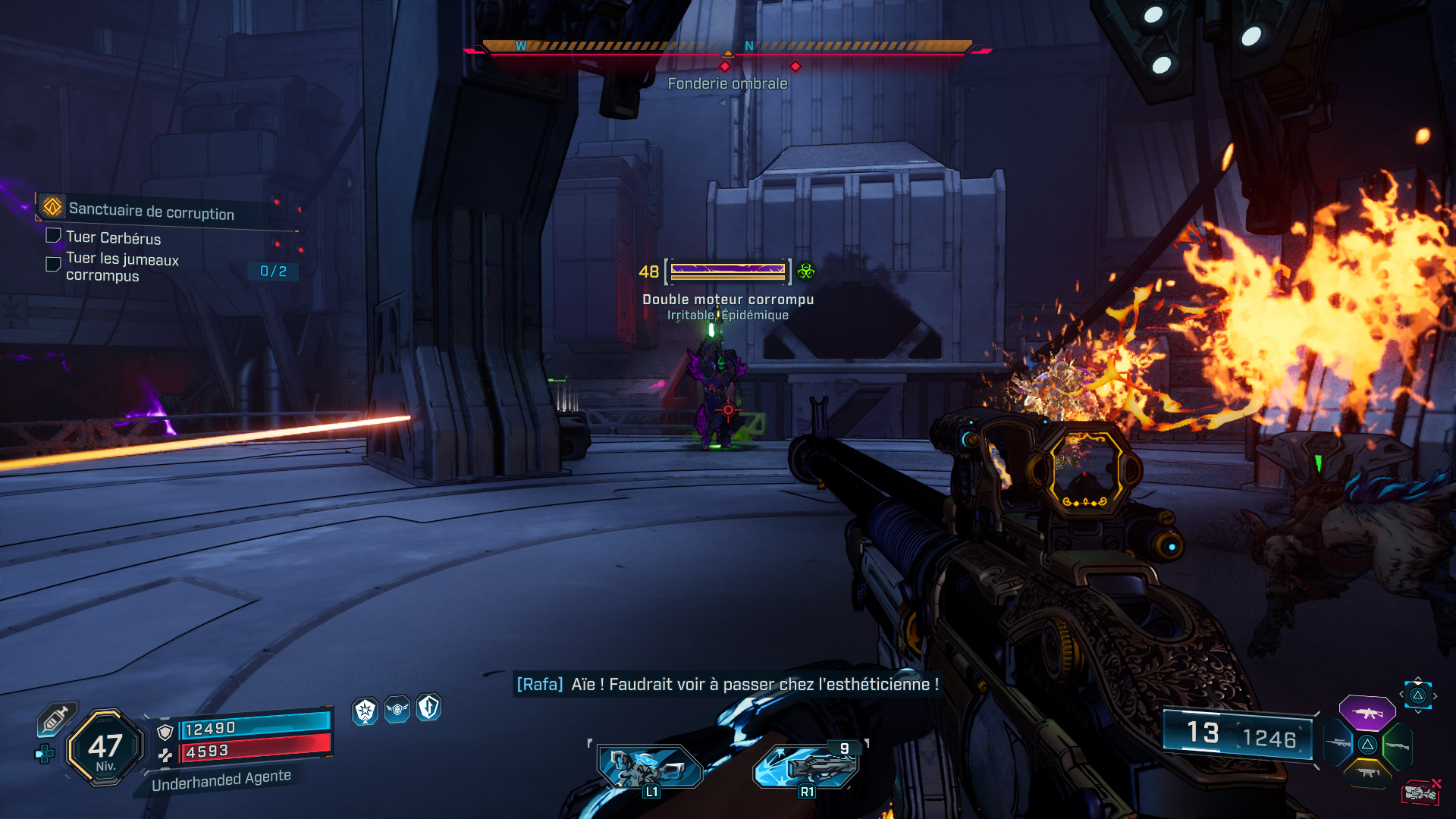
Task: Use the repair kit syringe icon
Action: [56, 719]
